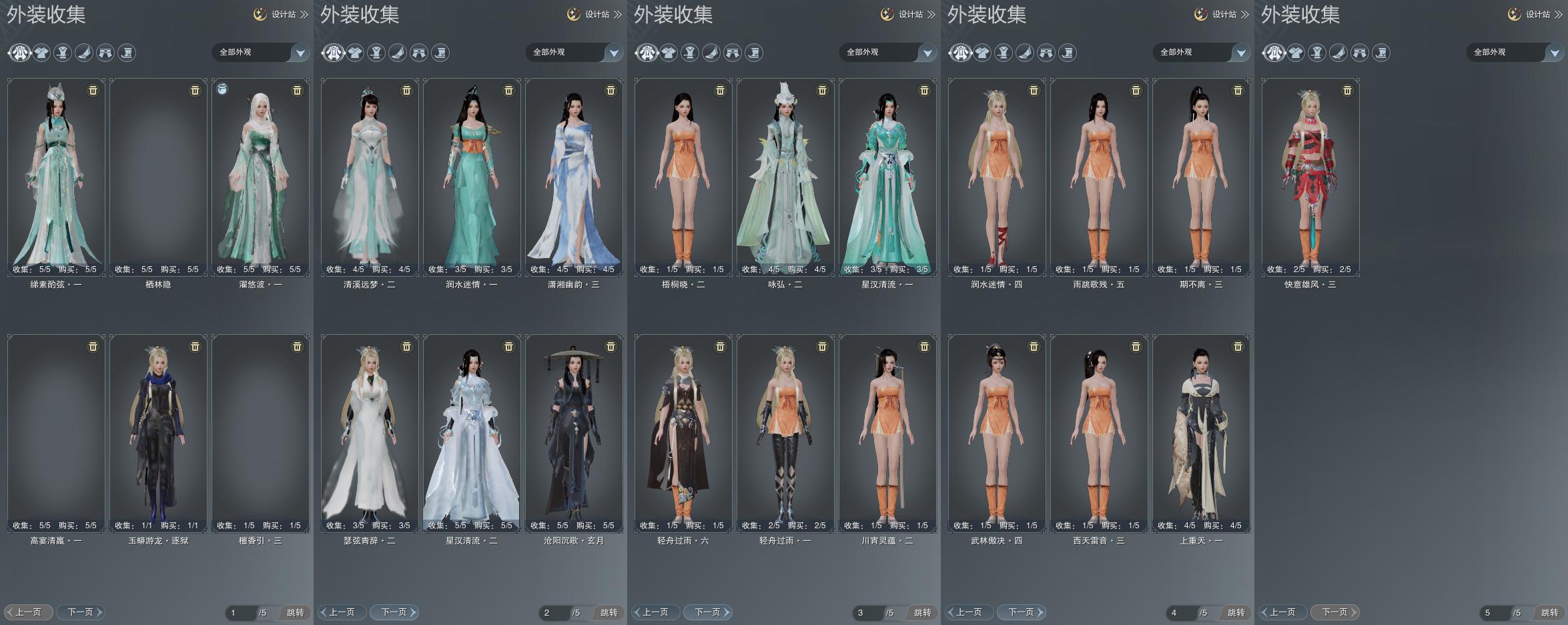Click 跳转 beside the page 3 field
Image resolution: width=1568 pixels, height=625 pixels.
point(922,612)
